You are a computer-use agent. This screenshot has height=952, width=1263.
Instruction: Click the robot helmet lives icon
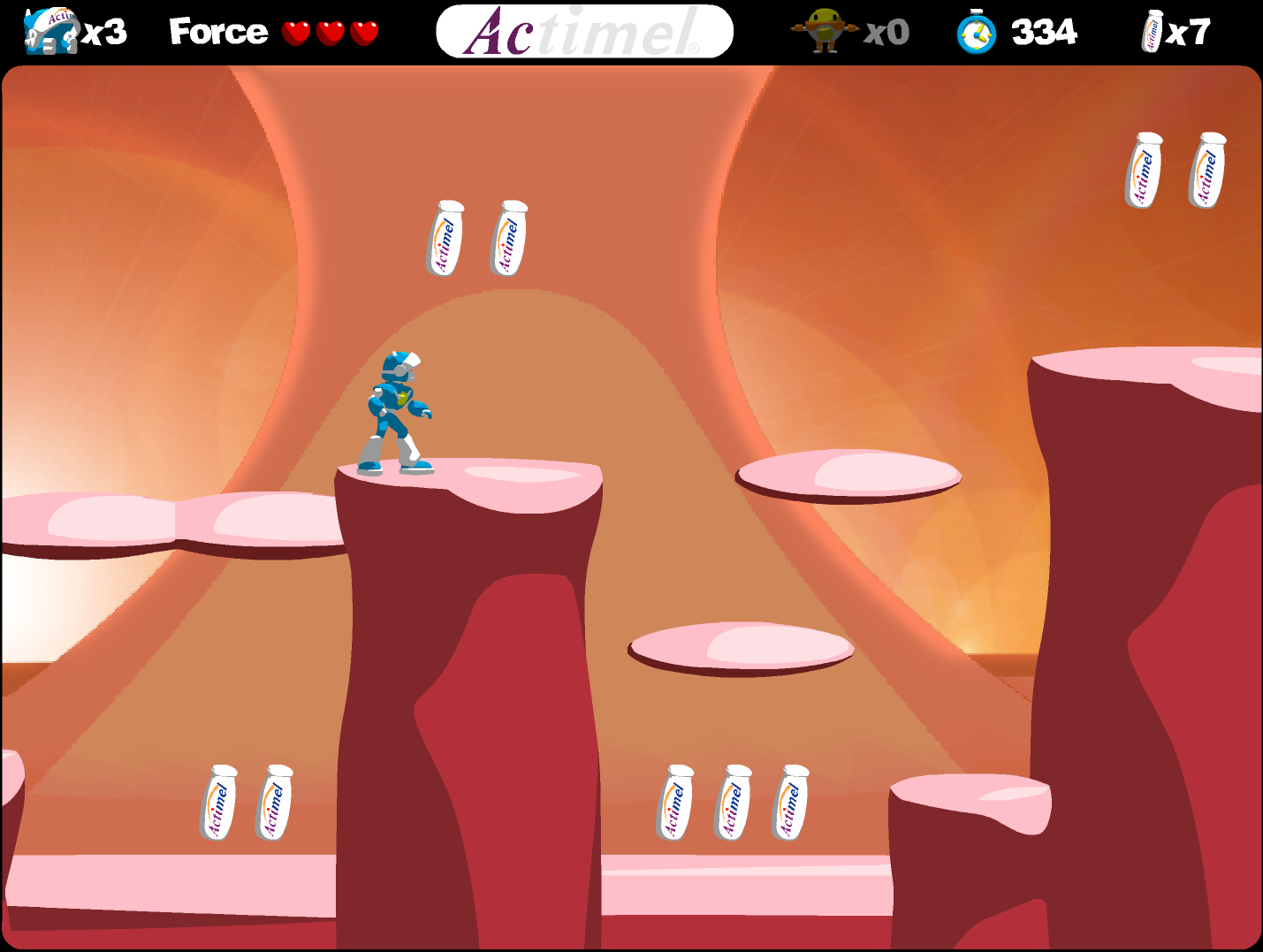[x=52, y=32]
